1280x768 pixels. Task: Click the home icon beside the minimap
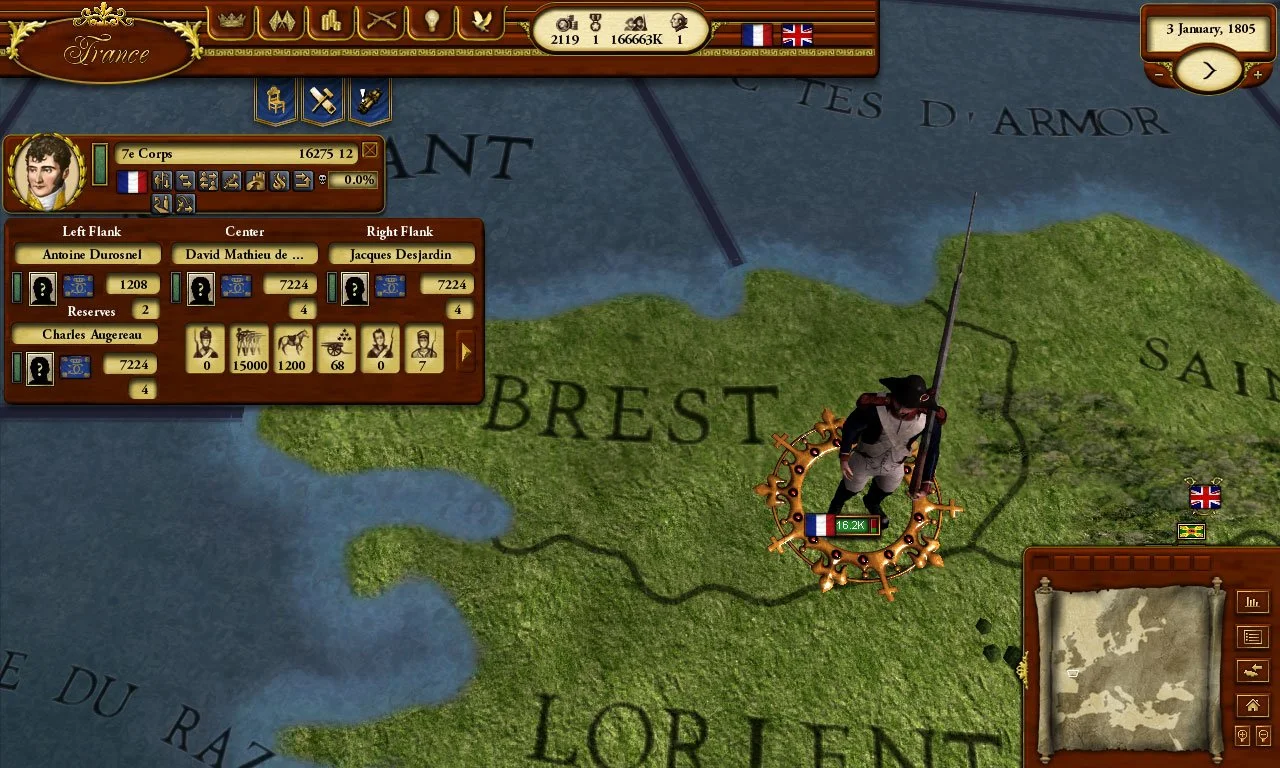coord(1253,705)
